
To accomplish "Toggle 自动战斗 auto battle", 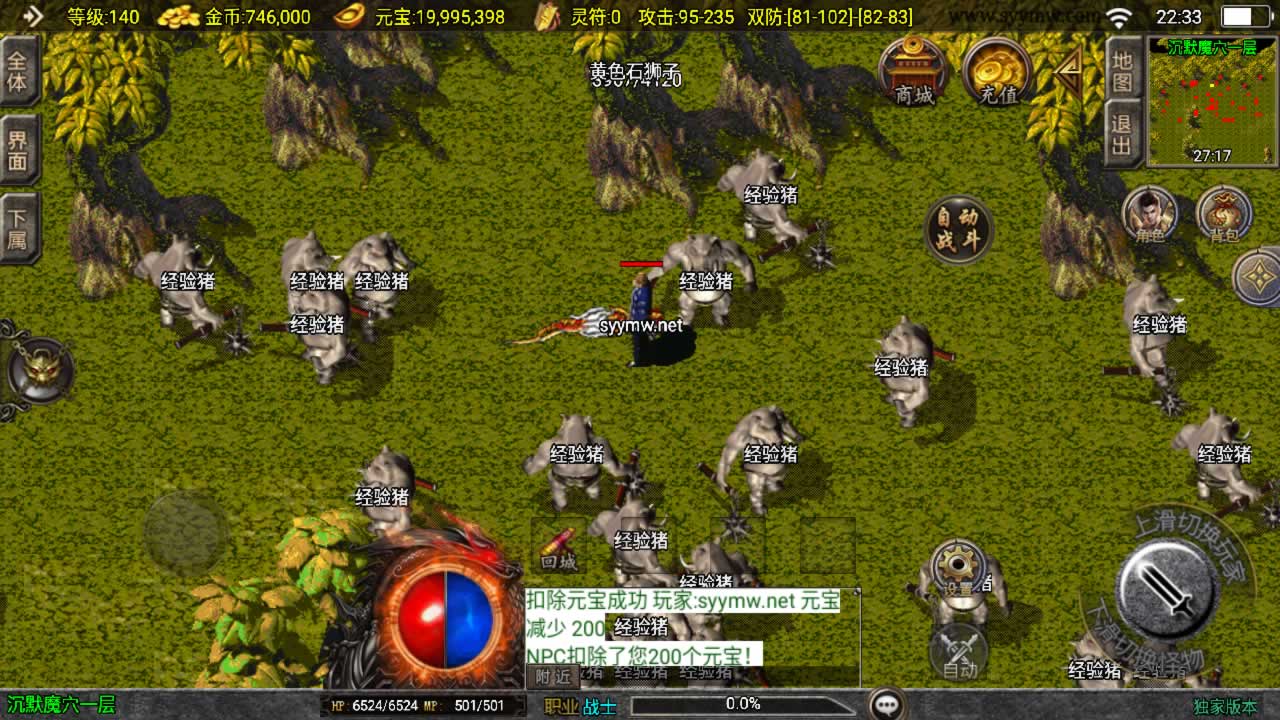I will pos(958,230).
